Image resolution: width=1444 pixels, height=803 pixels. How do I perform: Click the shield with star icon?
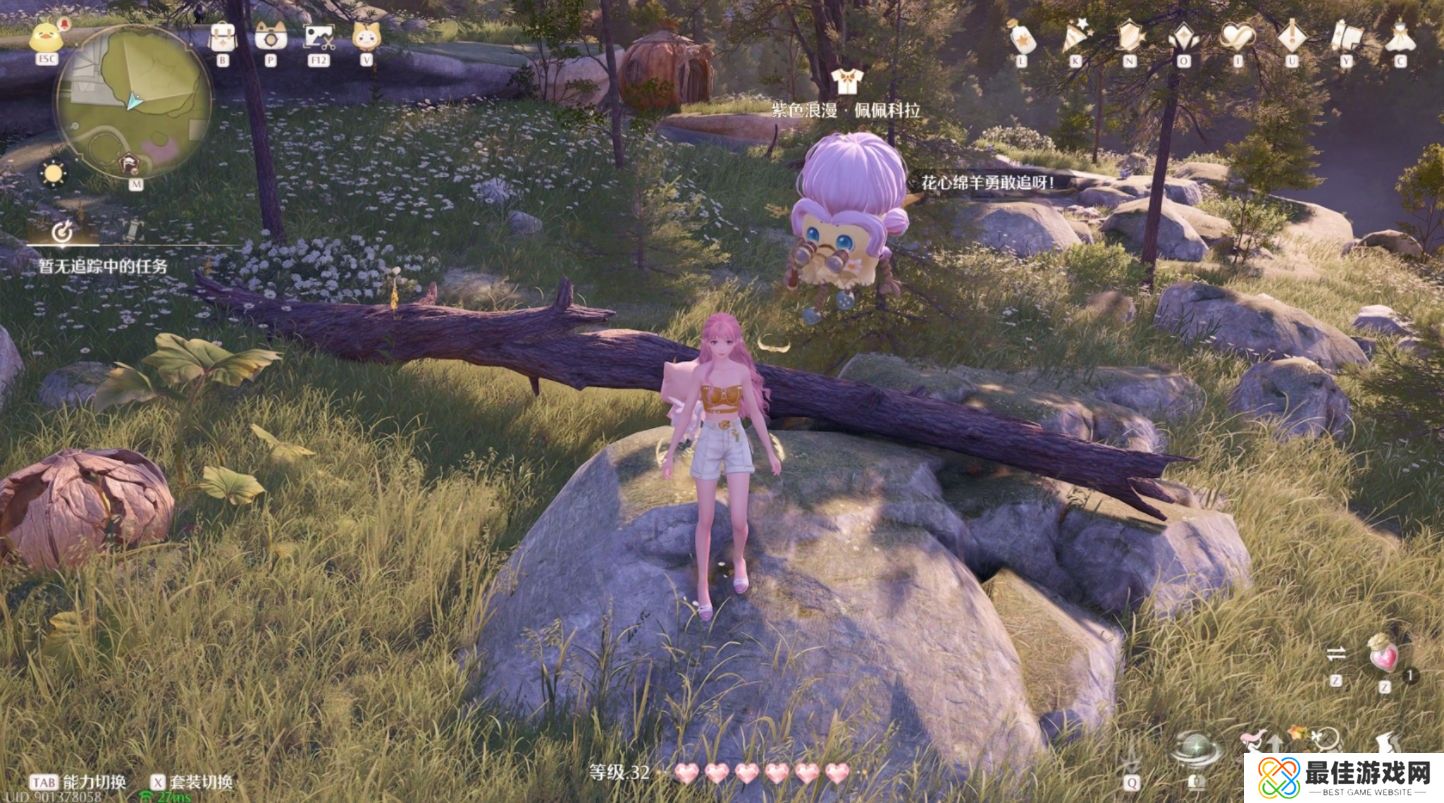click(1130, 37)
